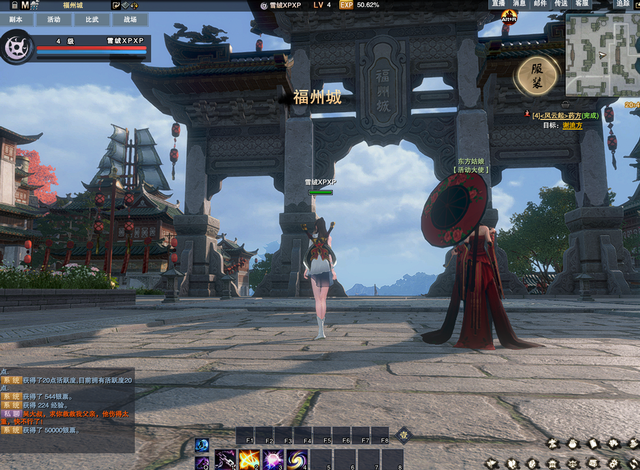Click the player portrait avatar
The height and width of the screenshot is (470, 640).
[x=17, y=46]
